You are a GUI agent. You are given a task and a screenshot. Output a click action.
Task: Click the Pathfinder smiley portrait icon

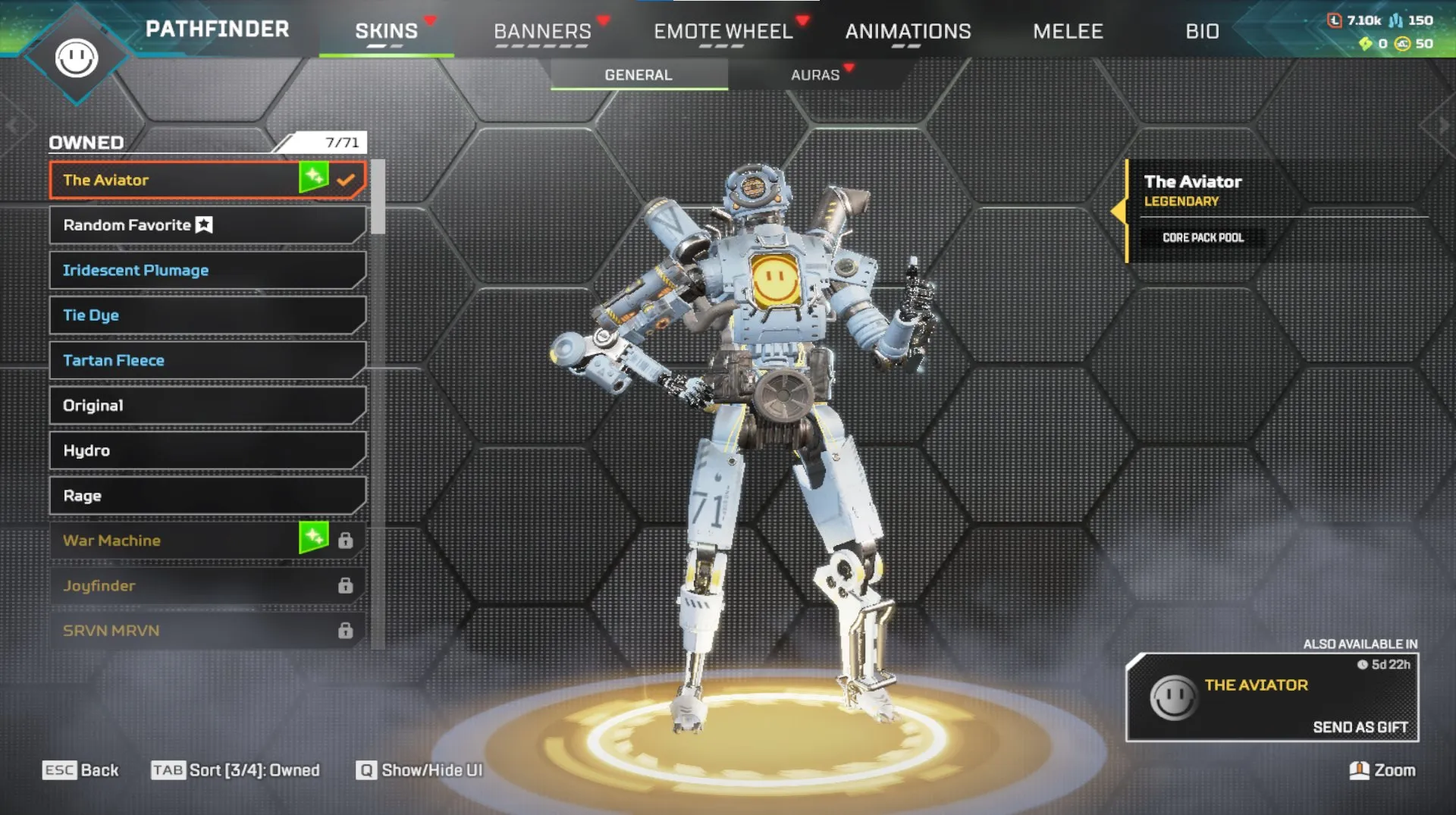pos(78,57)
